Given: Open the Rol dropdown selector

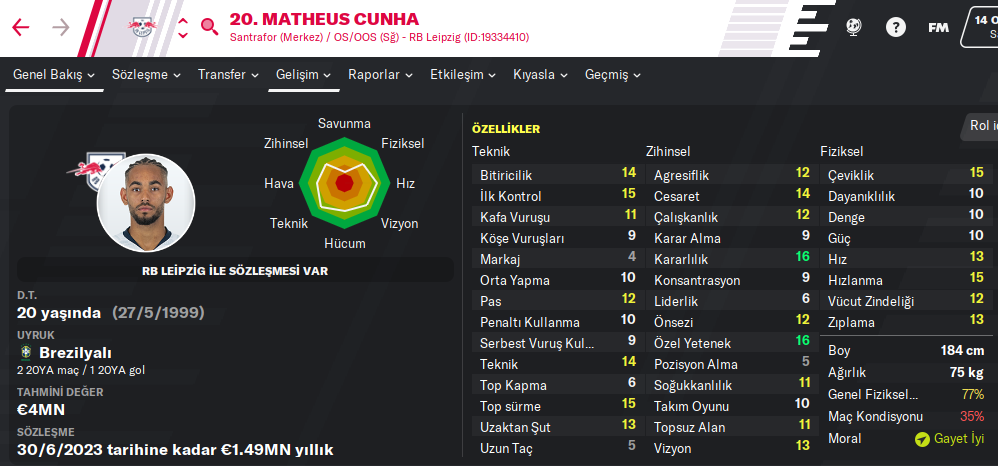Looking at the screenshot, I should click(980, 126).
